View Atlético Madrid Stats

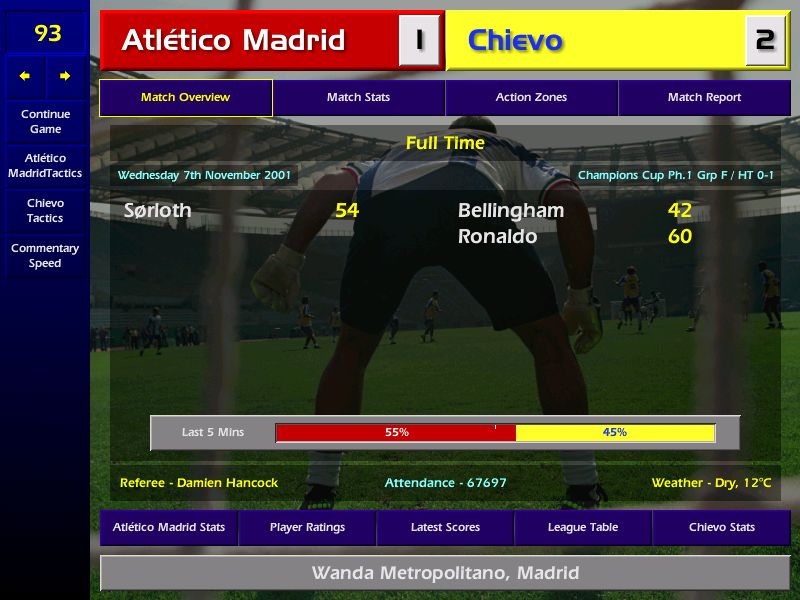coord(169,527)
